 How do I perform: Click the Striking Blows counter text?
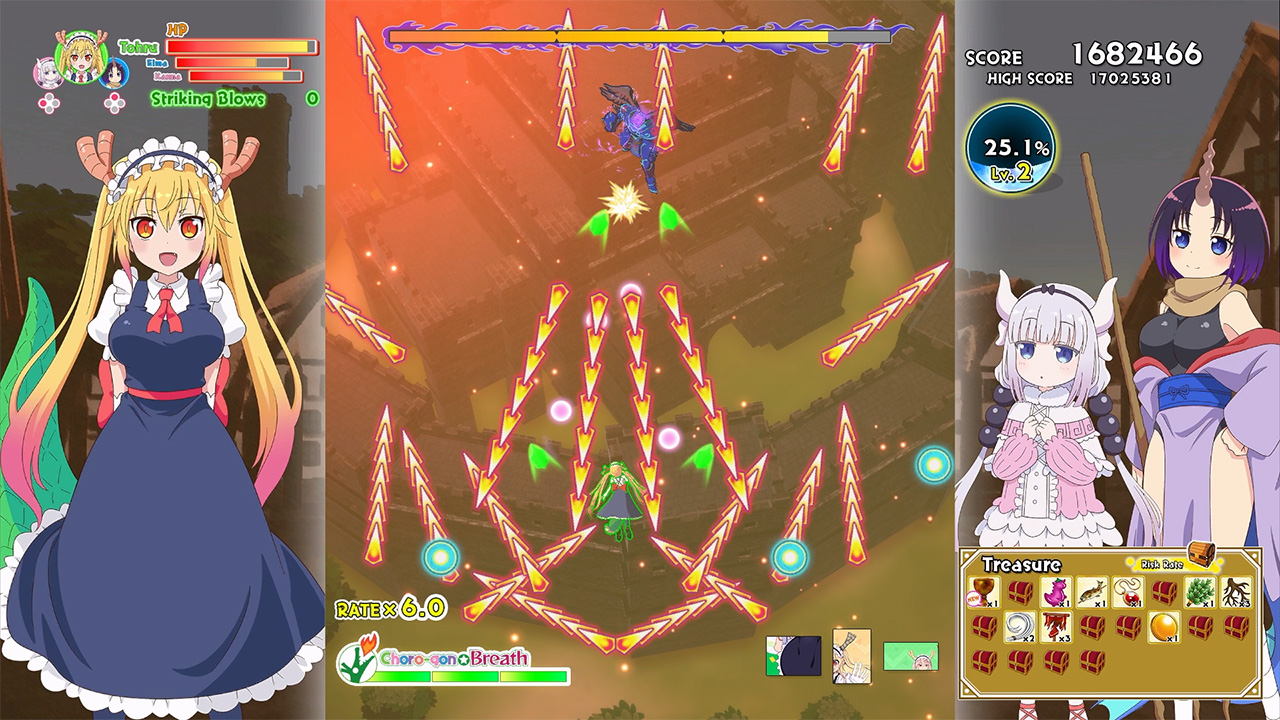[x=207, y=98]
